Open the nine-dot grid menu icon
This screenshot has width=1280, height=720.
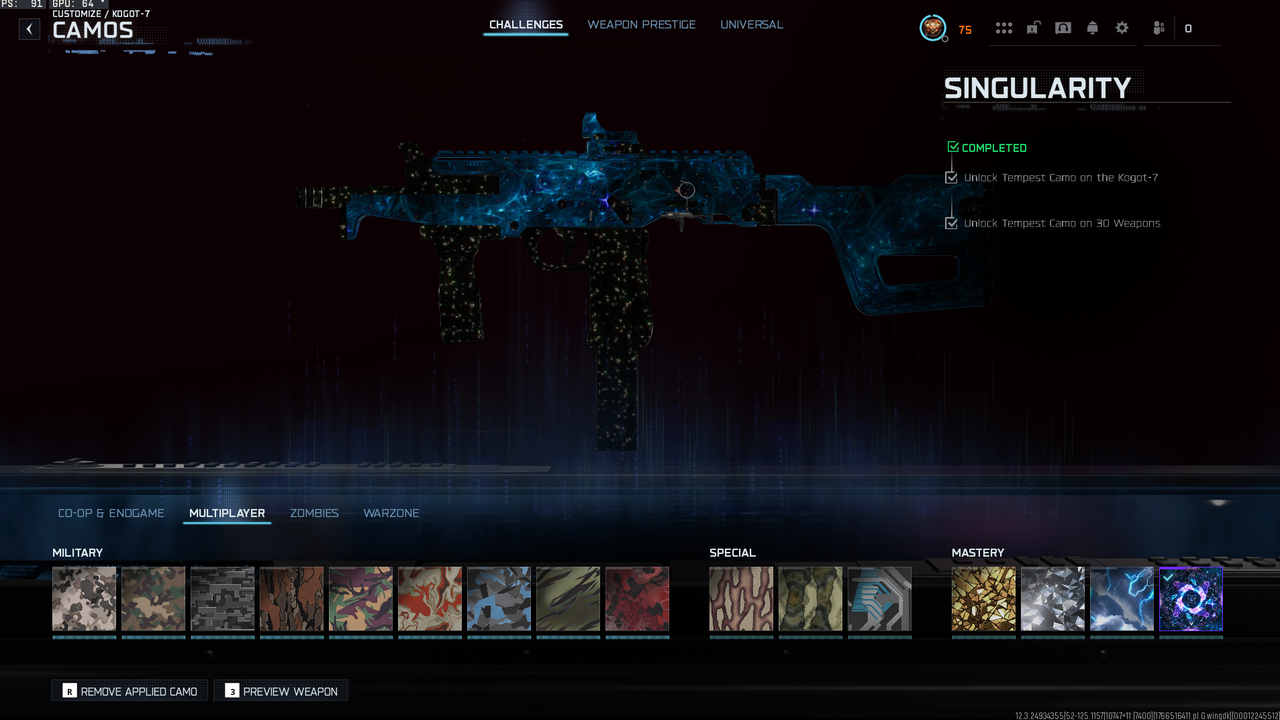(x=1004, y=28)
